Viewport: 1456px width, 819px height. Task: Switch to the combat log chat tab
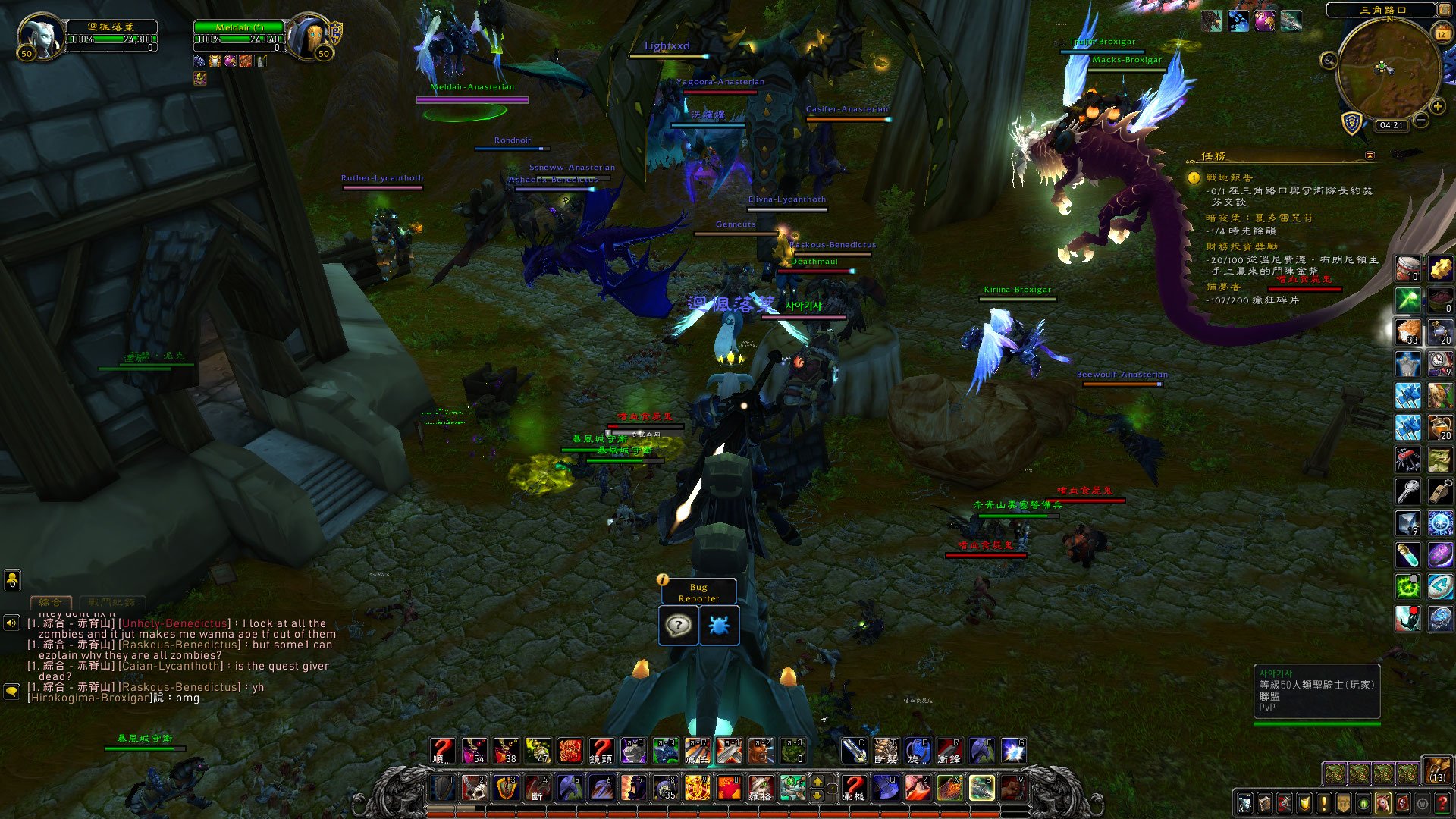click(111, 602)
